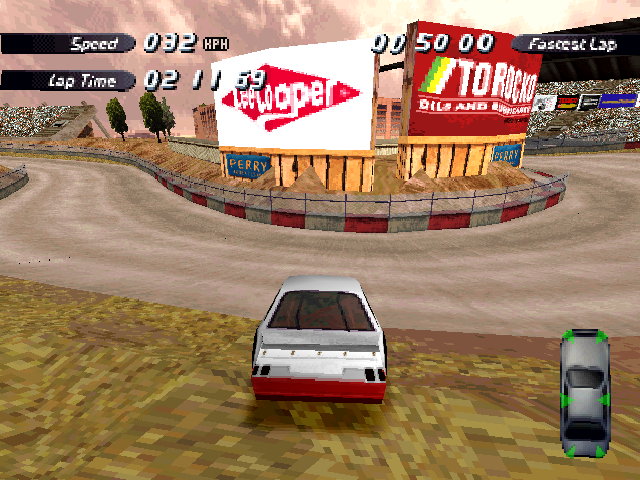
Task: Select the Fastest Lap label panel
Action: 573,44
